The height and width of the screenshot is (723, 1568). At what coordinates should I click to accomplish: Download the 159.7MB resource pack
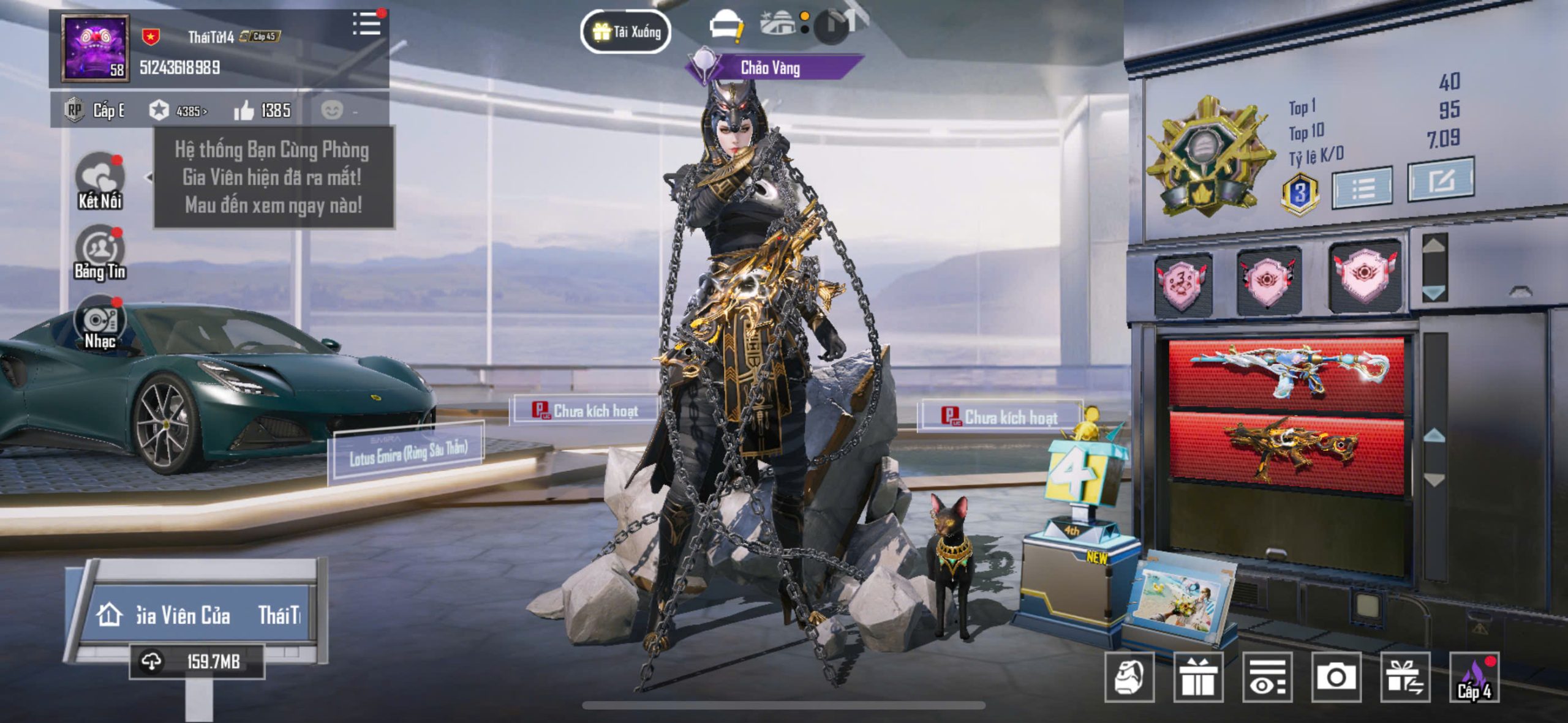point(197,661)
